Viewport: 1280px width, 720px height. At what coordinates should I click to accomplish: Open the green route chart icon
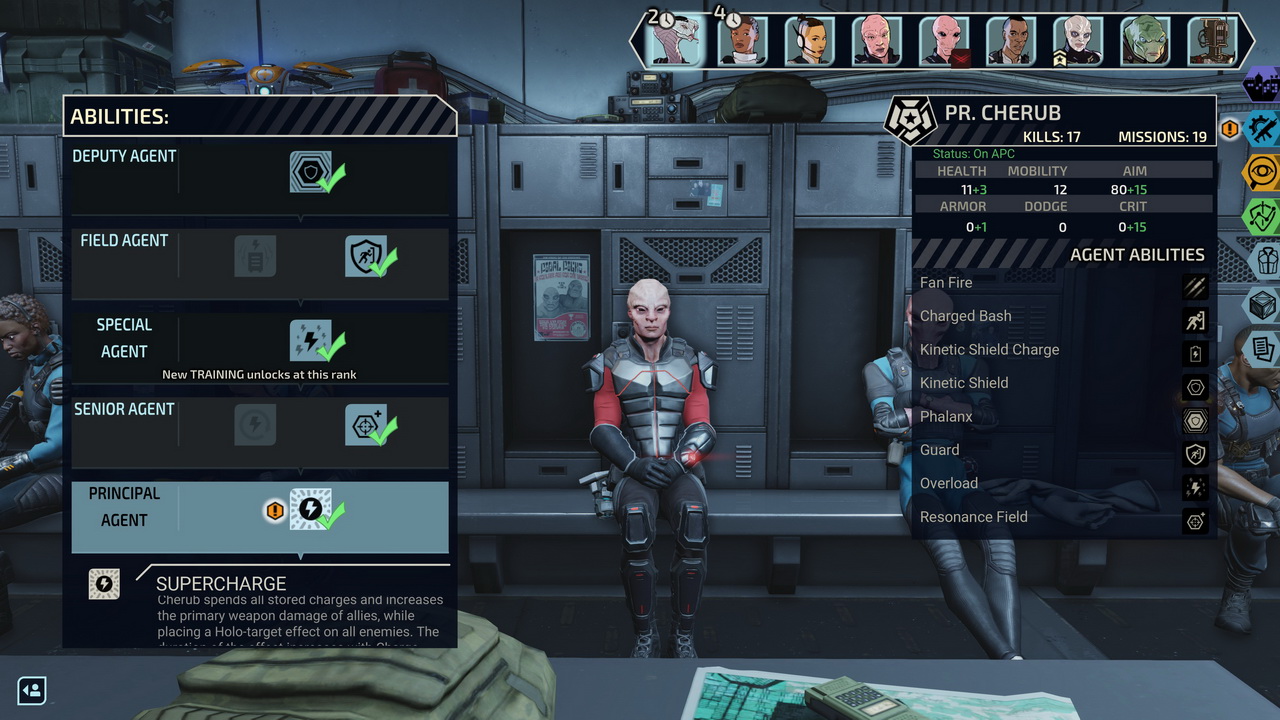point(1264,216)
